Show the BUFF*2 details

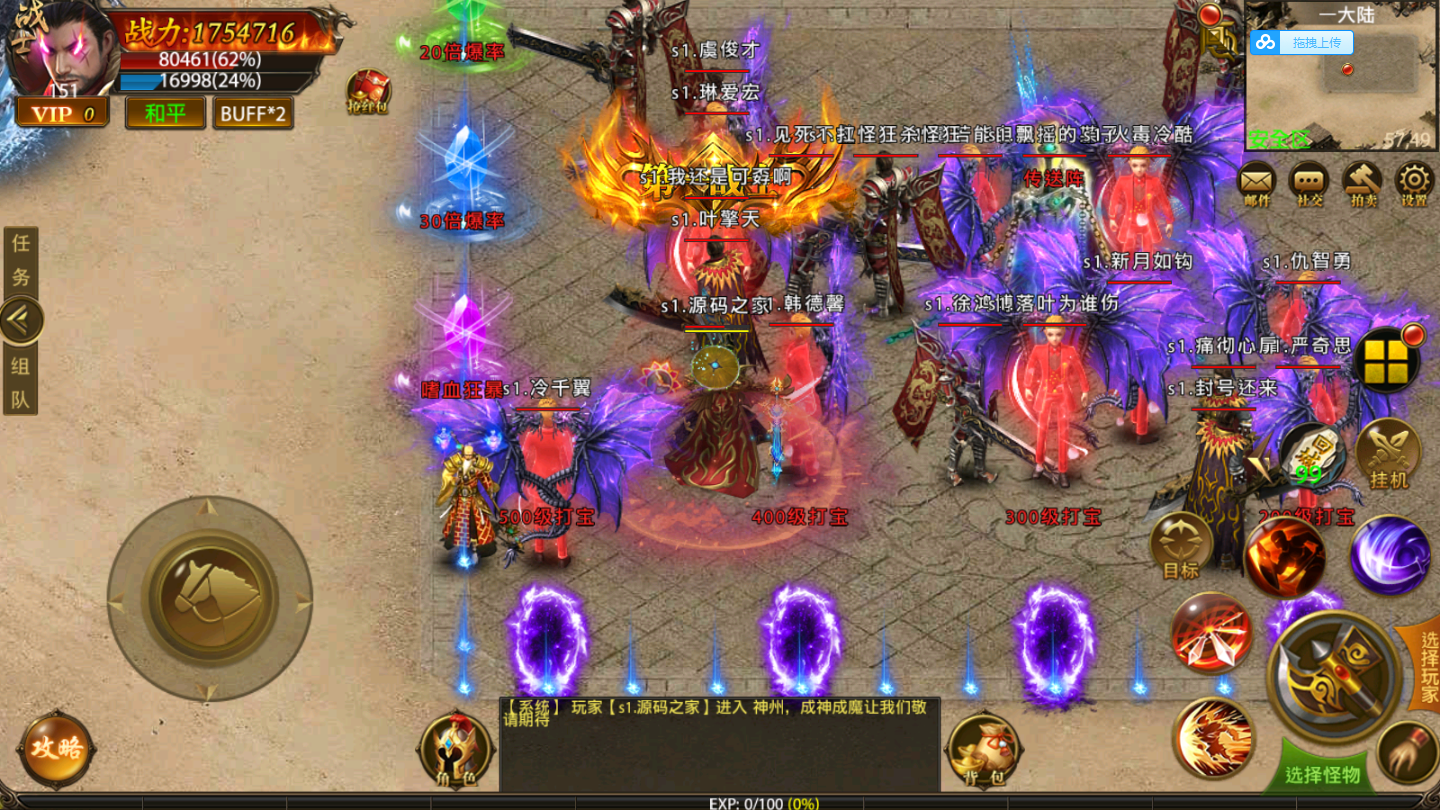[253, 113]
